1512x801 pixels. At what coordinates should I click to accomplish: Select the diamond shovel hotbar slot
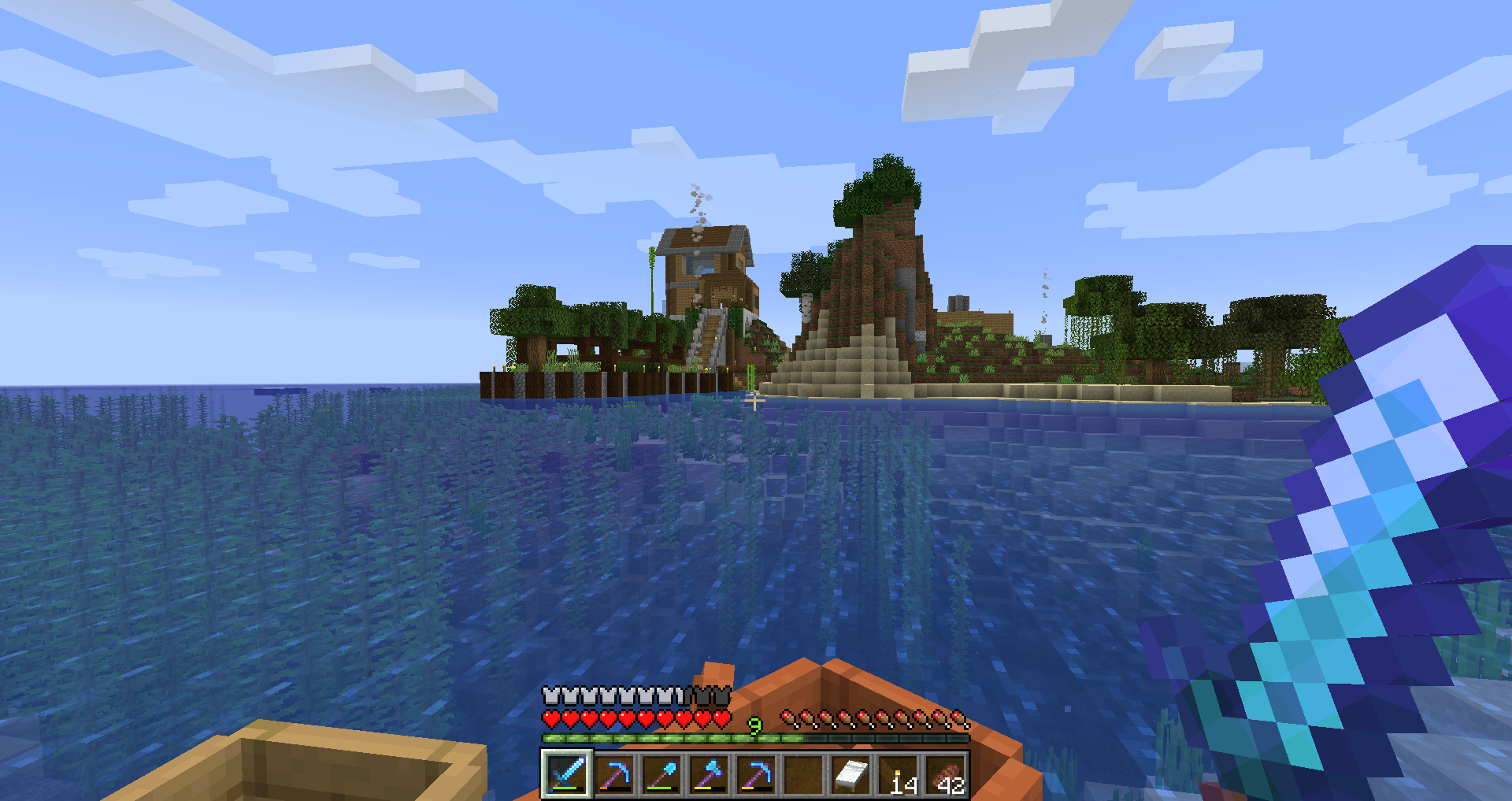[x=662, y=774]
